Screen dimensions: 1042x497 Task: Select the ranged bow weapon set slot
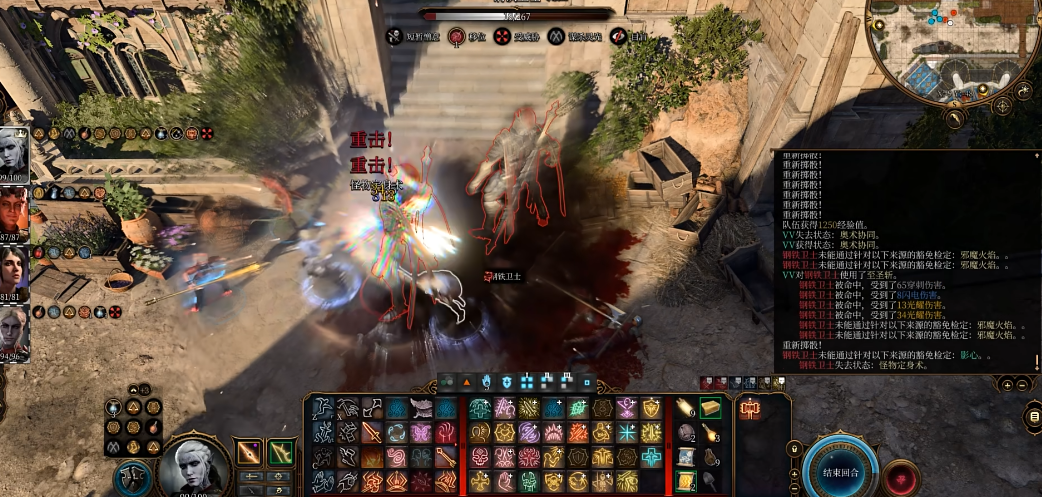[281, 452]
